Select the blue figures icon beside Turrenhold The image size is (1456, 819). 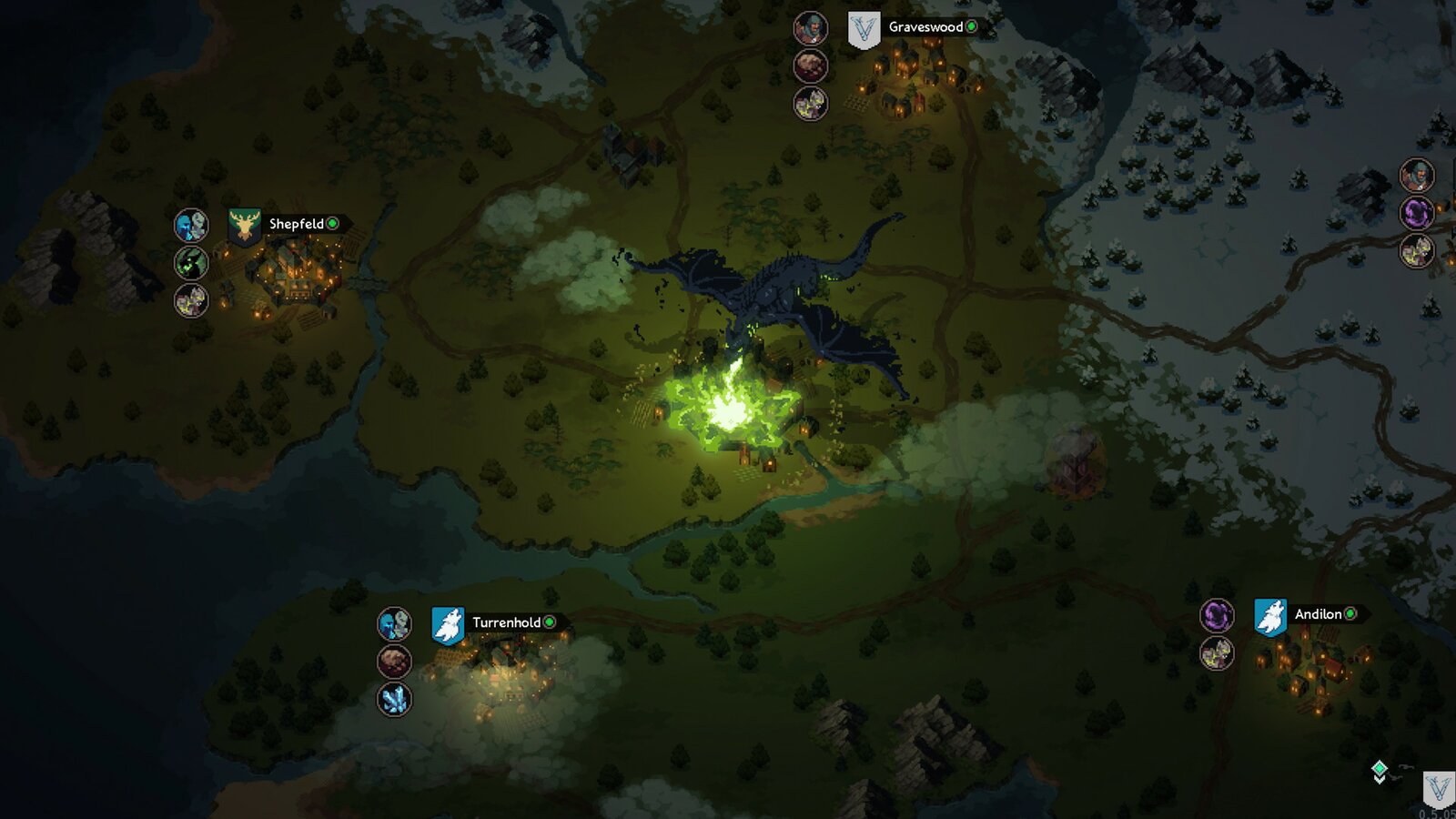[394, 624]
